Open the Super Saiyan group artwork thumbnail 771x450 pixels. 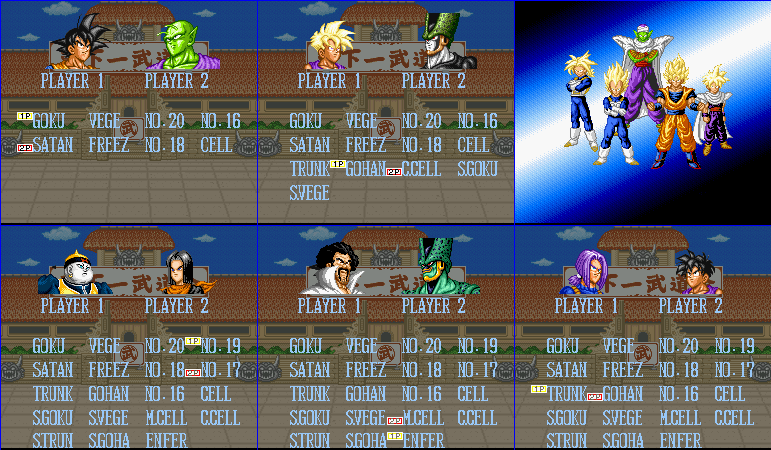[642, 111]
